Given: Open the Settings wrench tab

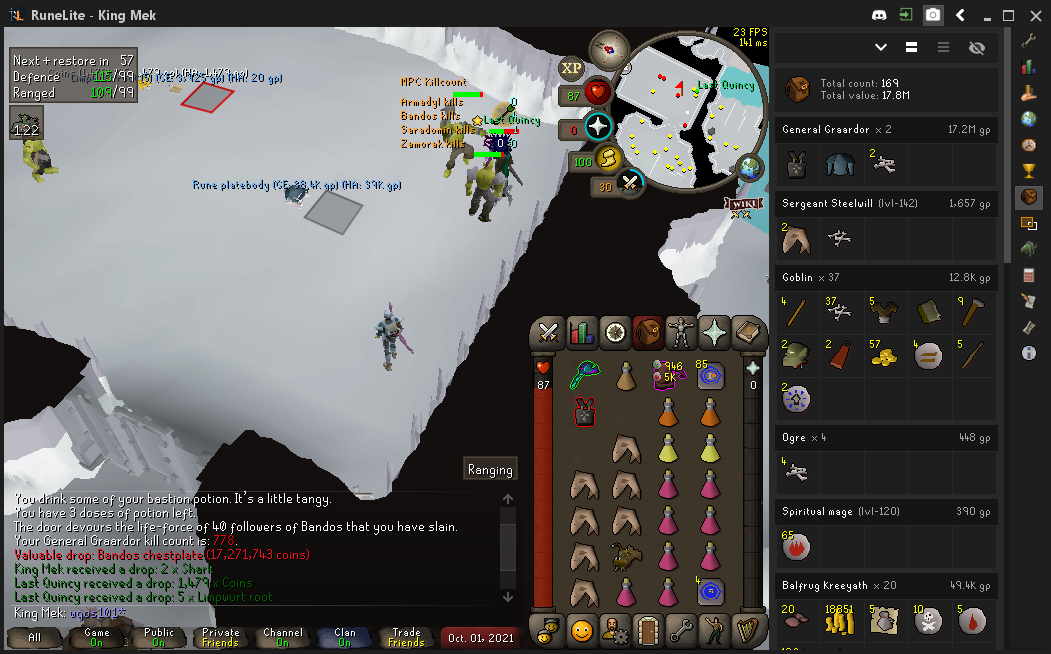Looking at the screenshot, I should (681, 631).
